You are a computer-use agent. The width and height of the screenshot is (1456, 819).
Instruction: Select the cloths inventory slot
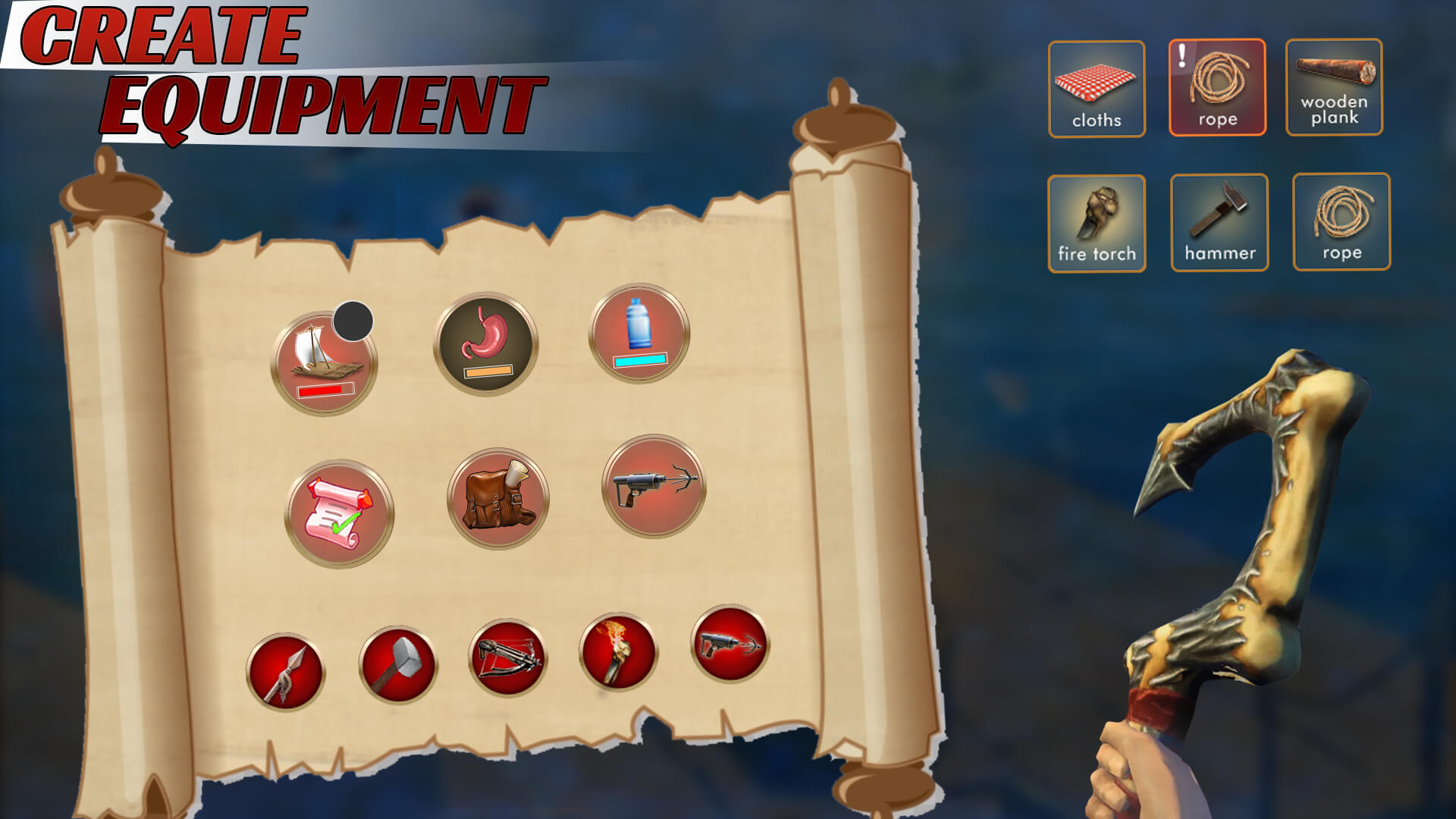click(x=1097, y=89)
